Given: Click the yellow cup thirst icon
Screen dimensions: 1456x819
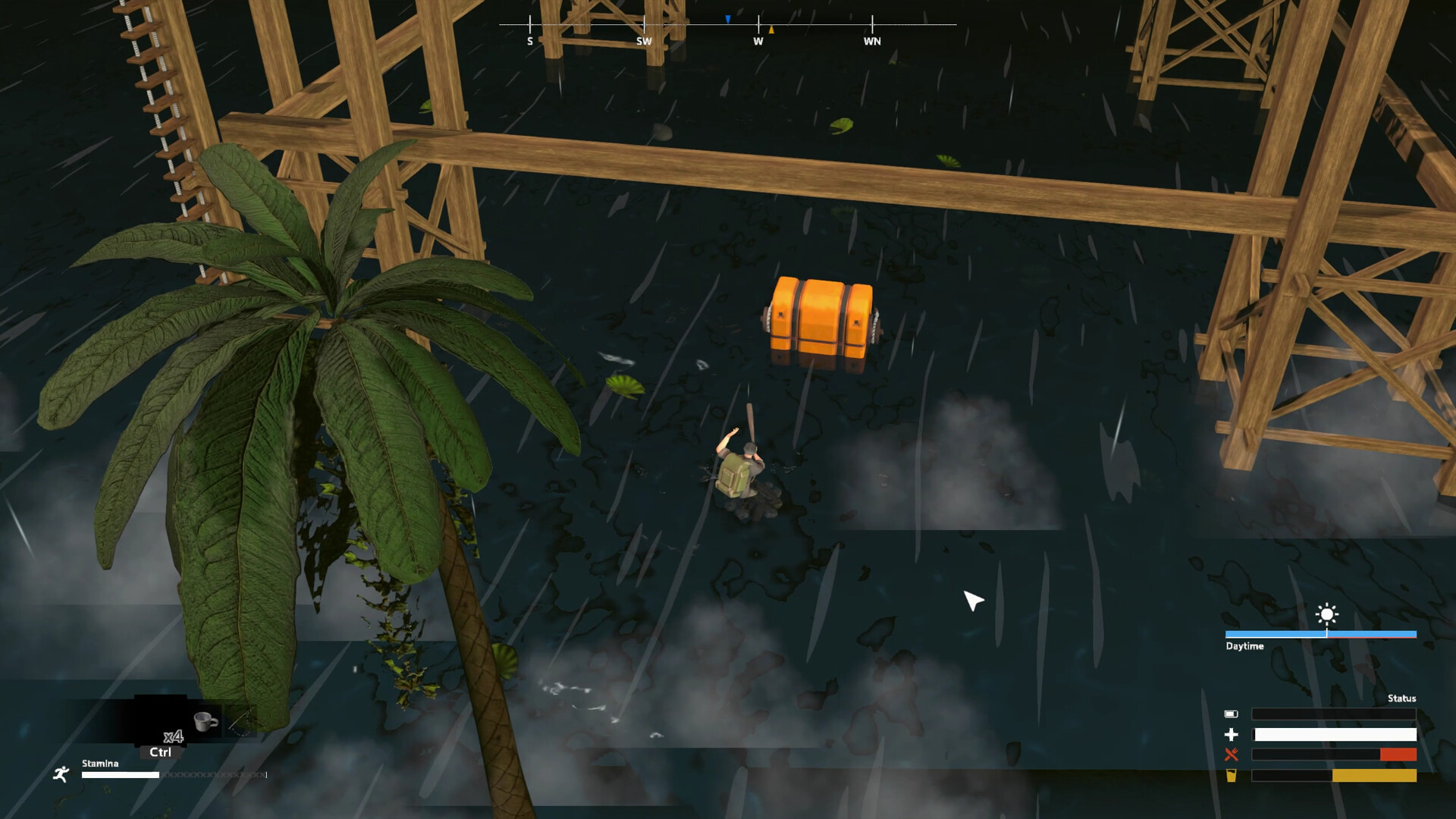Looking at the screenshot, I should pyautogui.click(x=1231, y=775).
